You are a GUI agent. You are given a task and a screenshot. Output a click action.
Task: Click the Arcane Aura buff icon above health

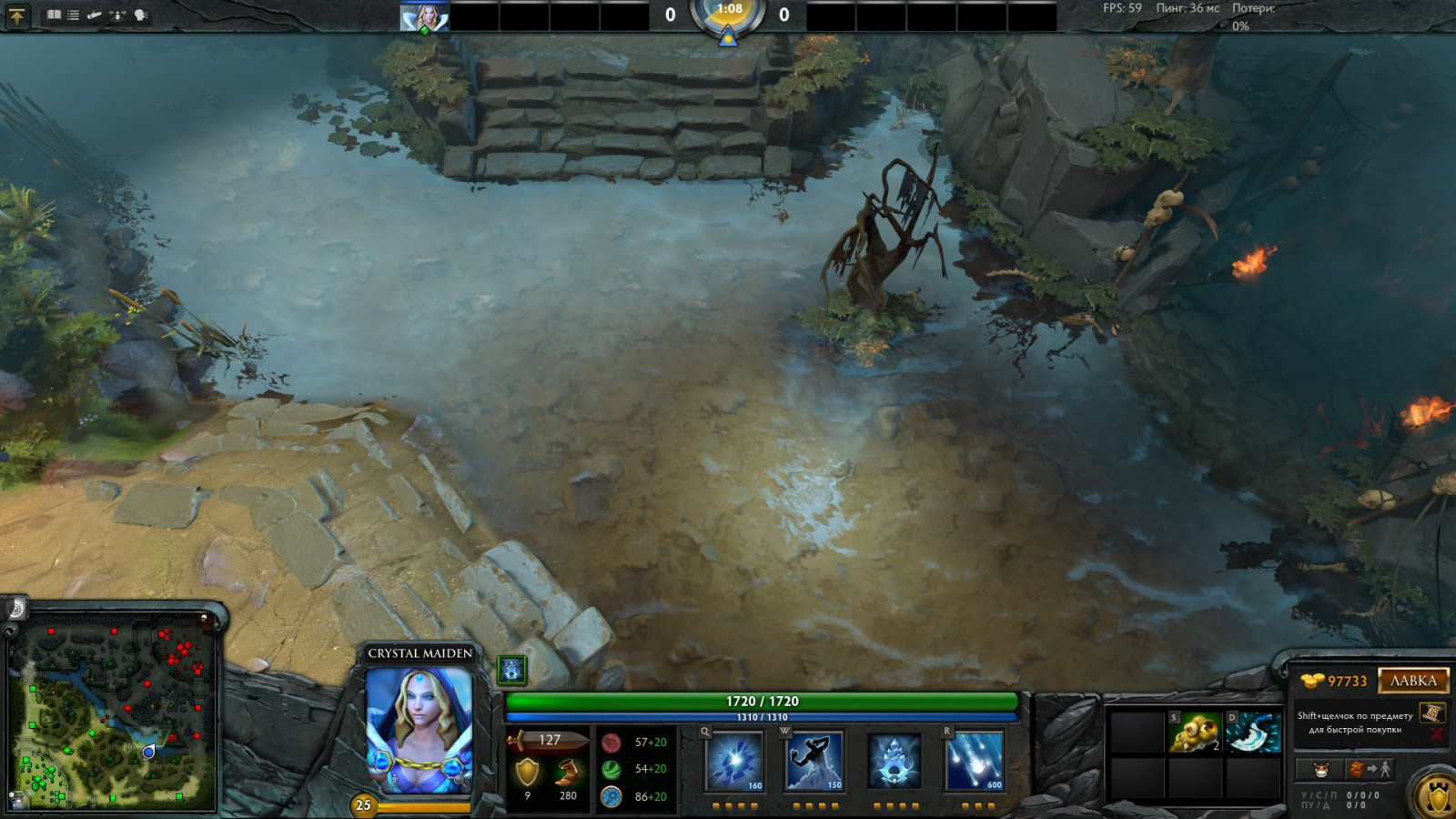[512, 671]
